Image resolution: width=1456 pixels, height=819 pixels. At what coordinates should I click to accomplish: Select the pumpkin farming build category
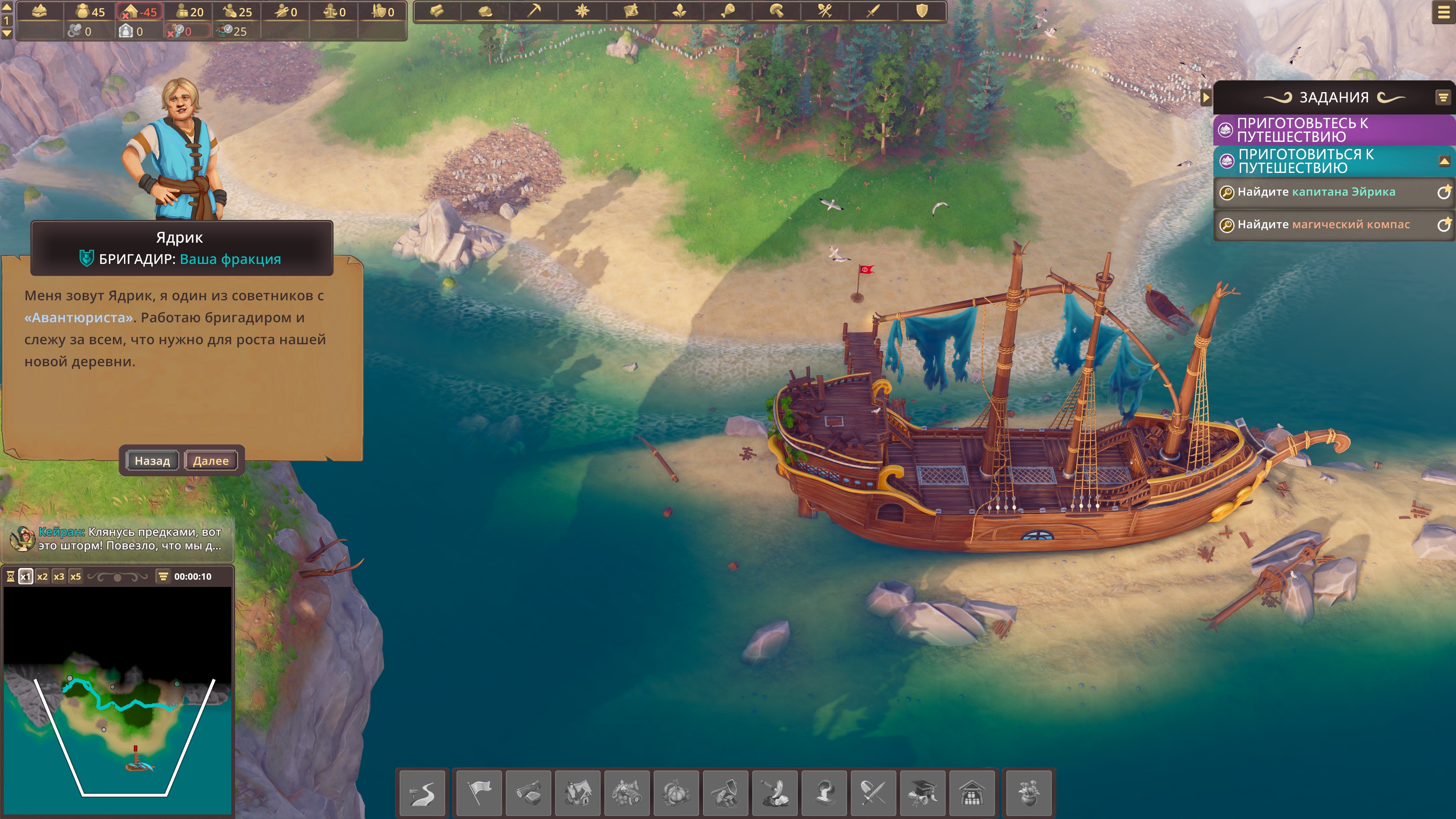pos(676,792)
